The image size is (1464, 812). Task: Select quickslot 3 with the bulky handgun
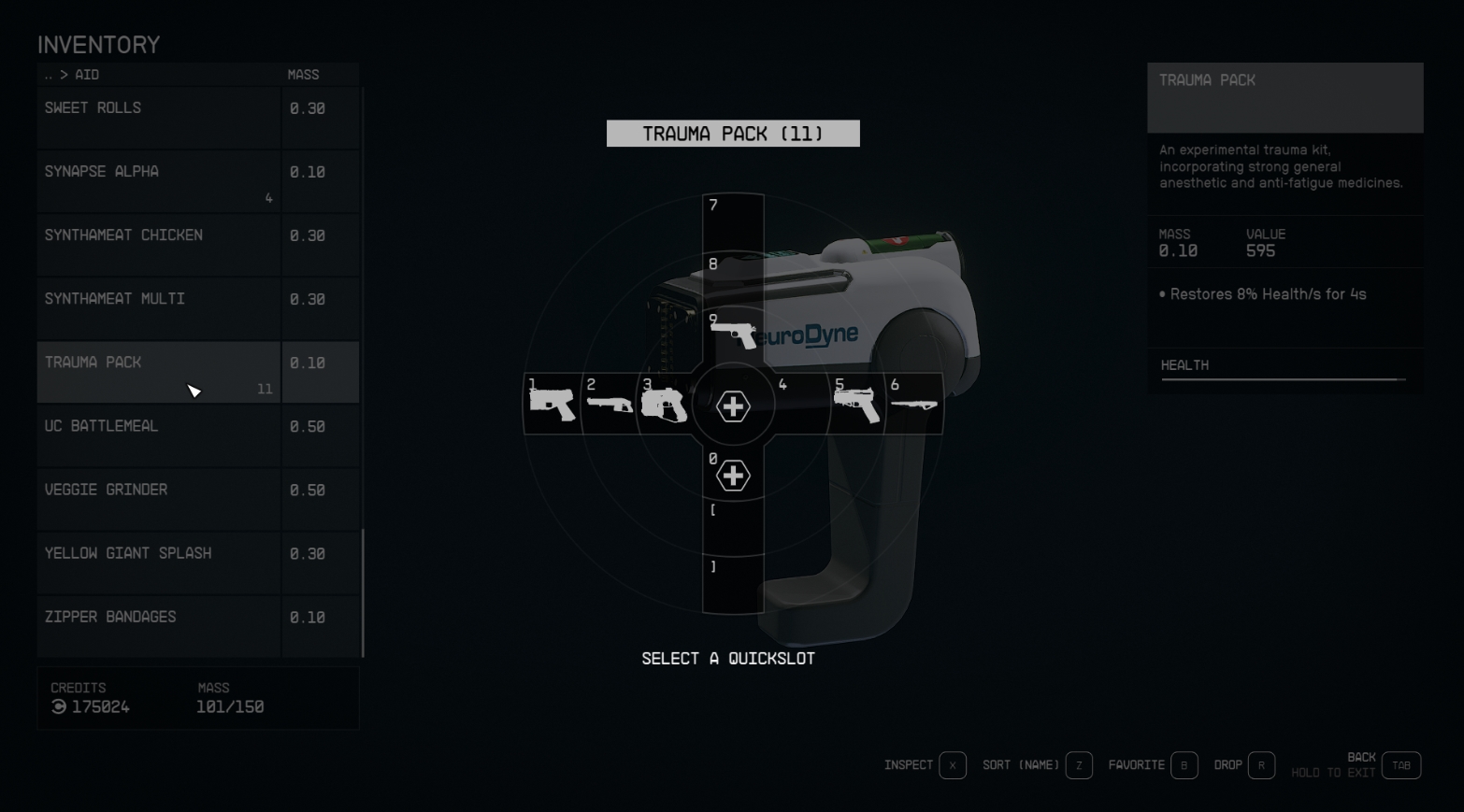pos(664,405)
